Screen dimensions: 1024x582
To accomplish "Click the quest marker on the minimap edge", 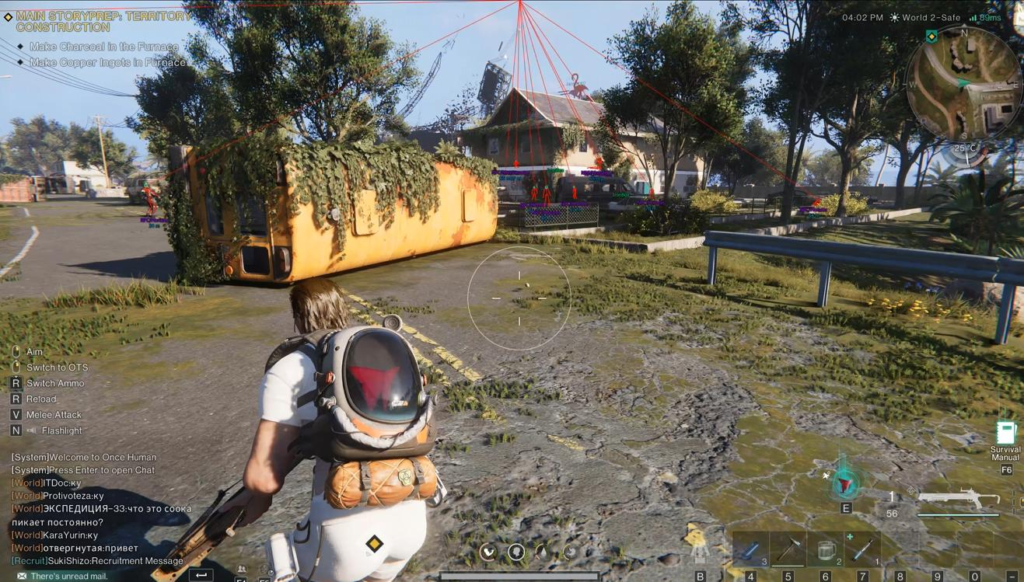I will click(932, 36).
